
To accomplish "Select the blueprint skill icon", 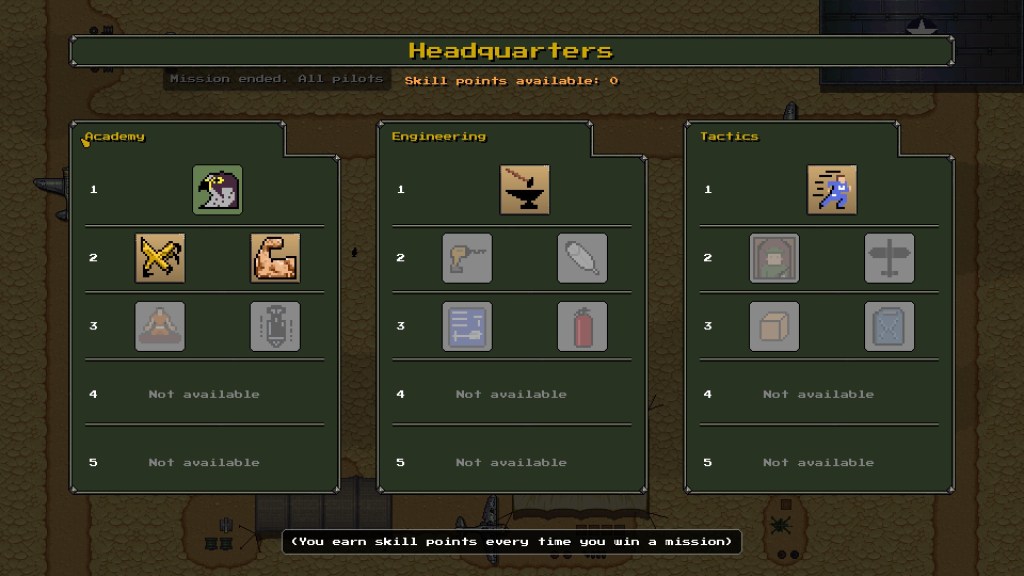I will (467, 326).
